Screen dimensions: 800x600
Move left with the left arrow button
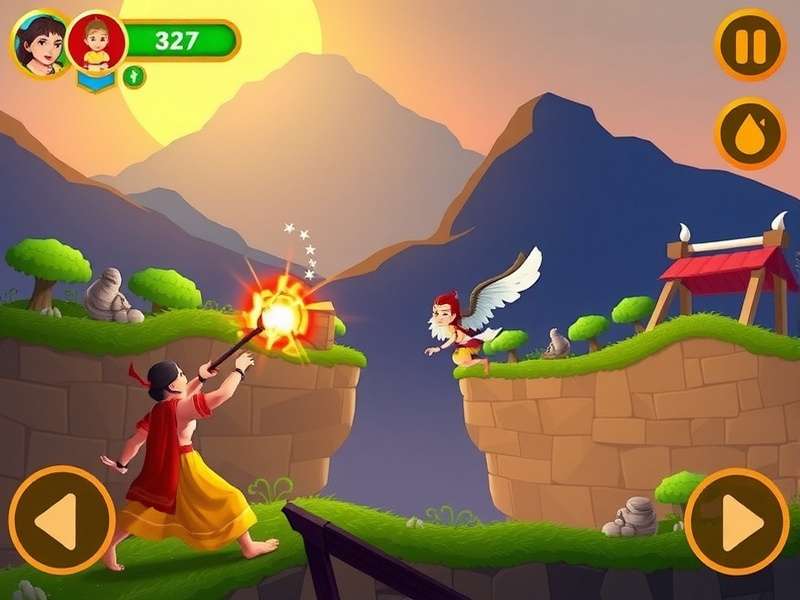click(x=62, y=520)
